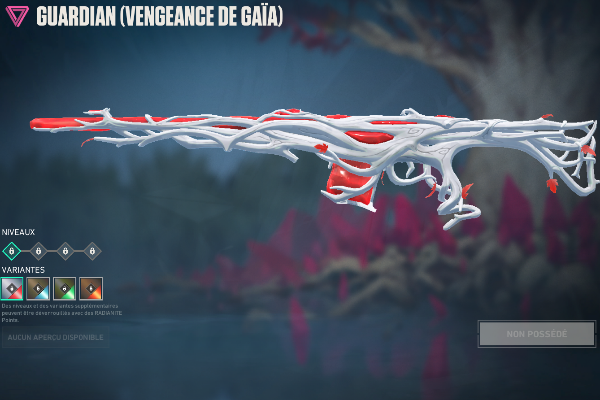Screen dimensions: 600x400
Task: Click the pink triangle logo icon
Action: [x=17, y=17]
